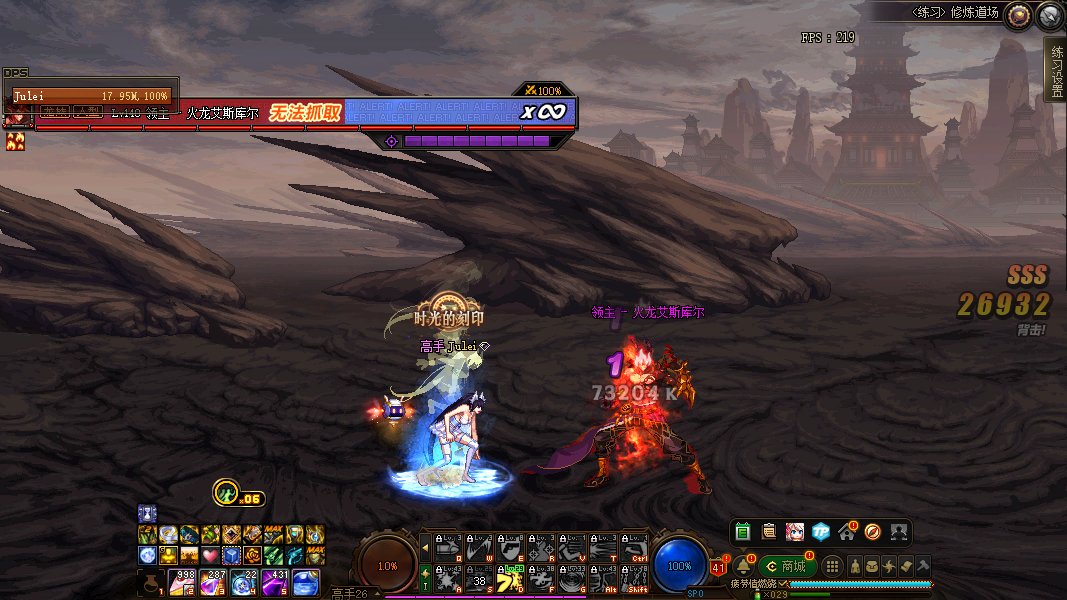The height and width of the screenshot is (600, 1067).
Task: Click the gold gear medal icon beside the dungeon name
Action: [x=1018, y=14]
